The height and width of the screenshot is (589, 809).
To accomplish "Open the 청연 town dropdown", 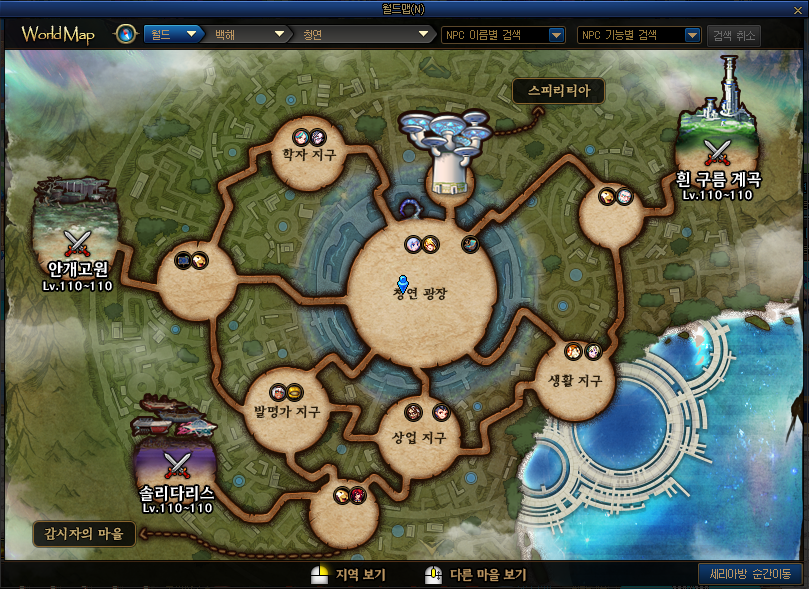I will [x=365, y=35].
